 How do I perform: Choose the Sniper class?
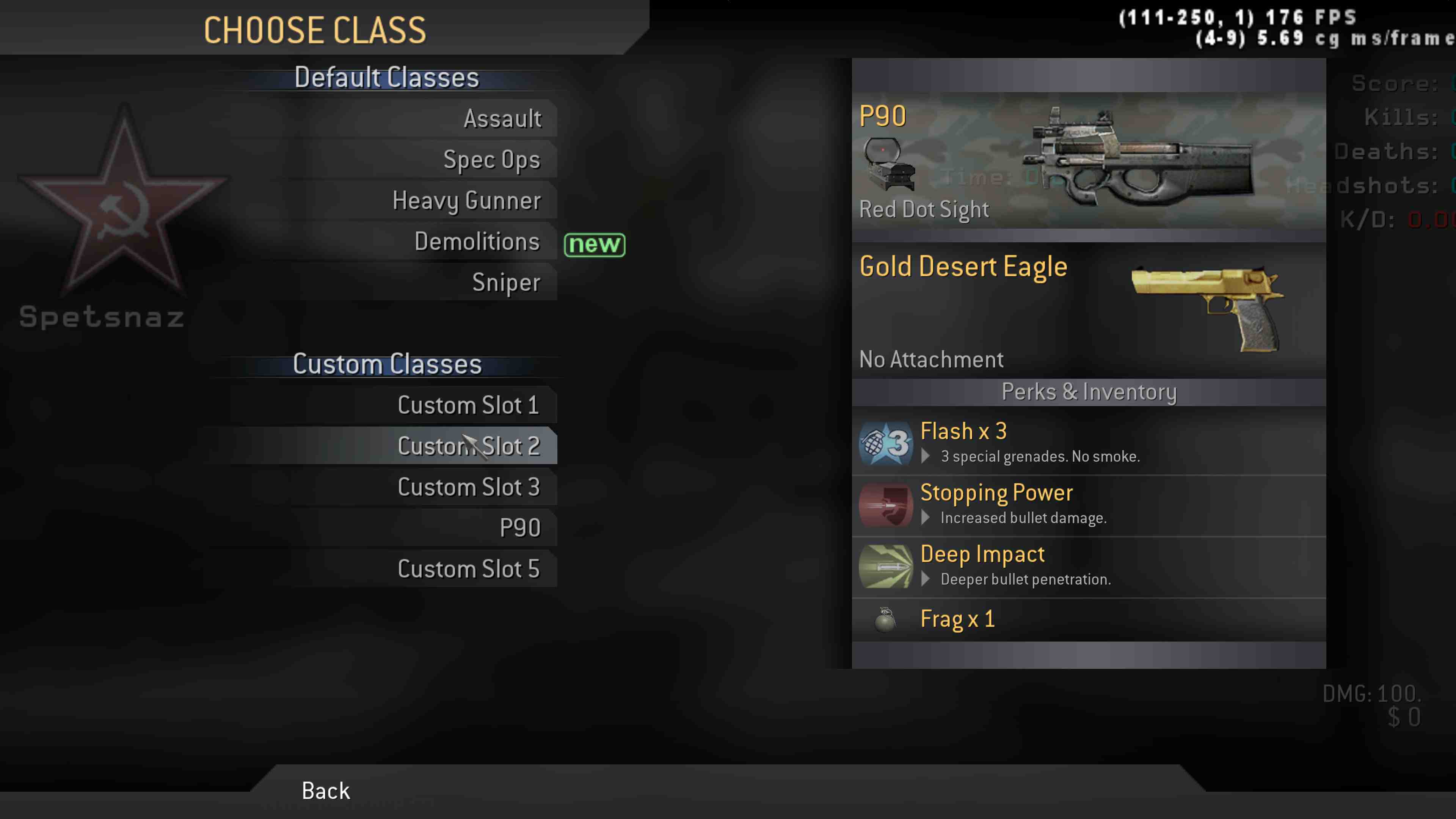(x=506, y=282)
